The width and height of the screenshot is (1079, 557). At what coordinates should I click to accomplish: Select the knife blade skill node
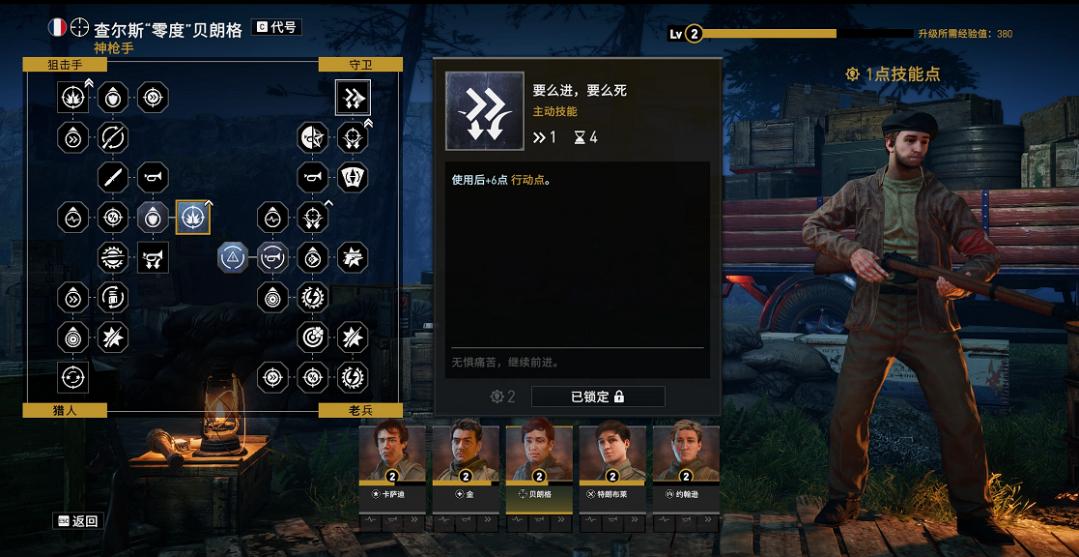(113, 177)
